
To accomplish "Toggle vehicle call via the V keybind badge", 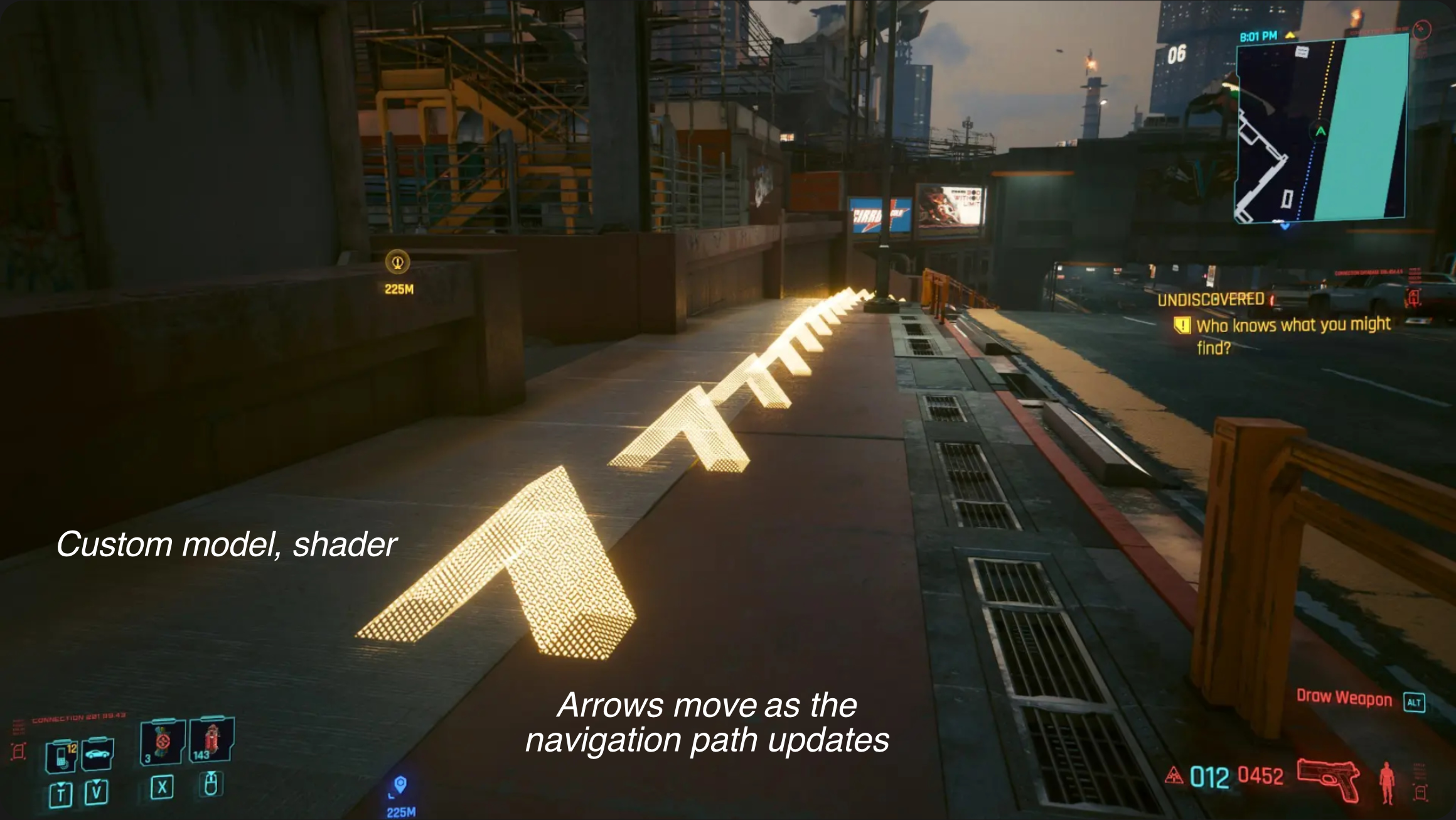I will pos(97,792).
